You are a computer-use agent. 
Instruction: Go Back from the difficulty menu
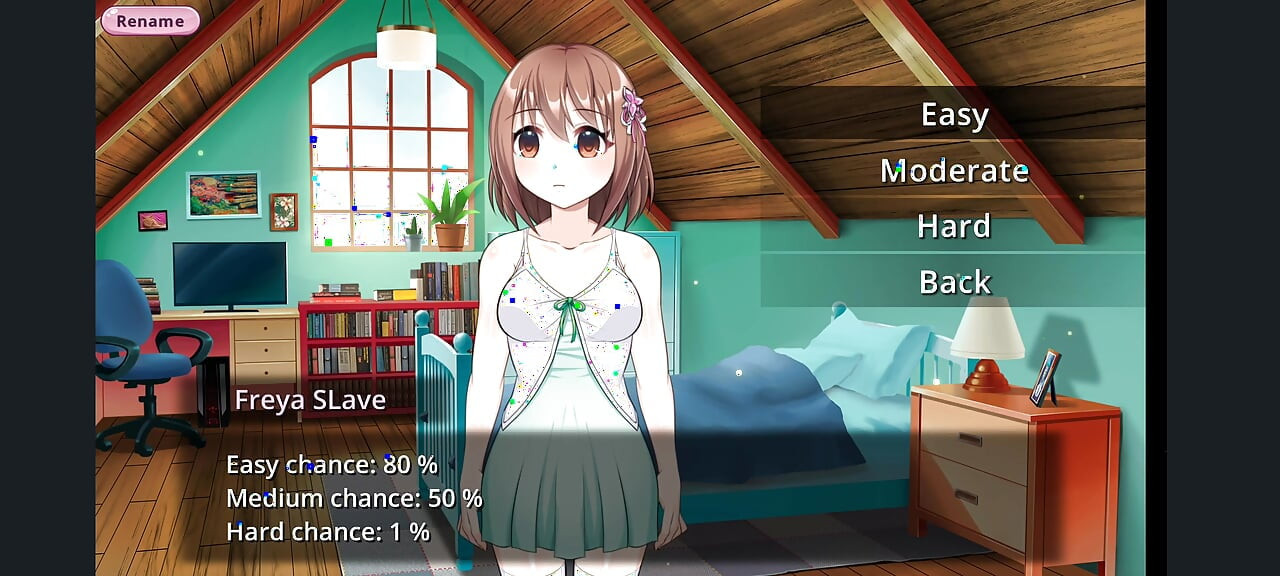click(954, 282)
